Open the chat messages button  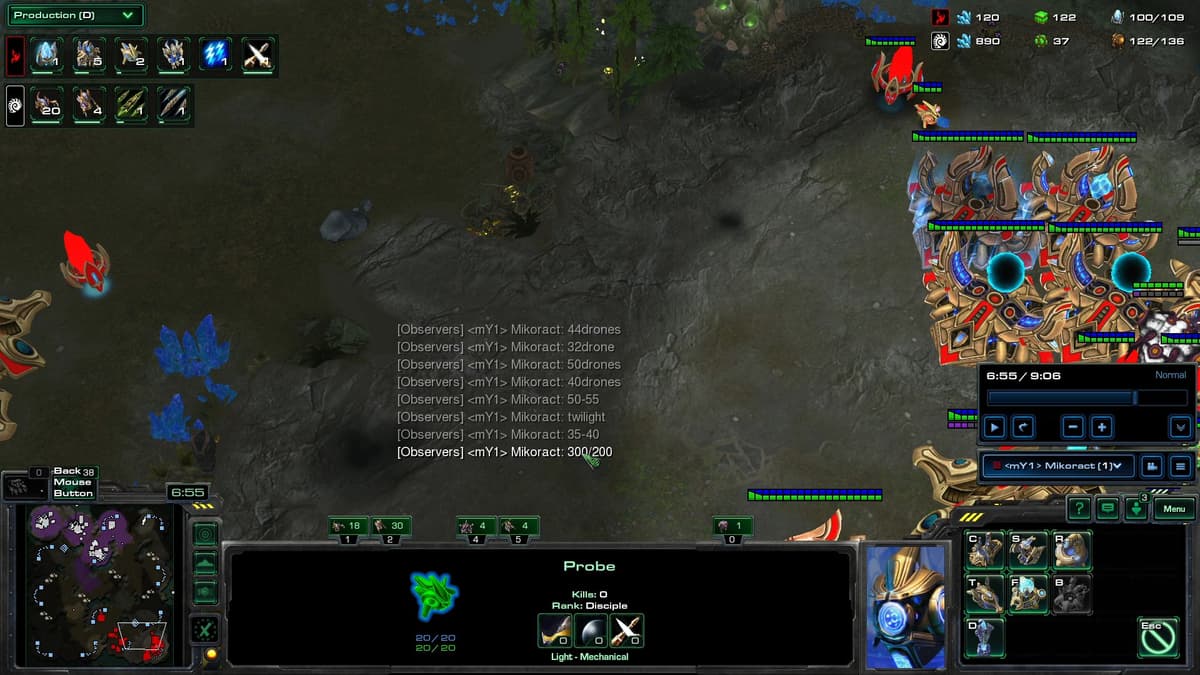click(1108, 509)
